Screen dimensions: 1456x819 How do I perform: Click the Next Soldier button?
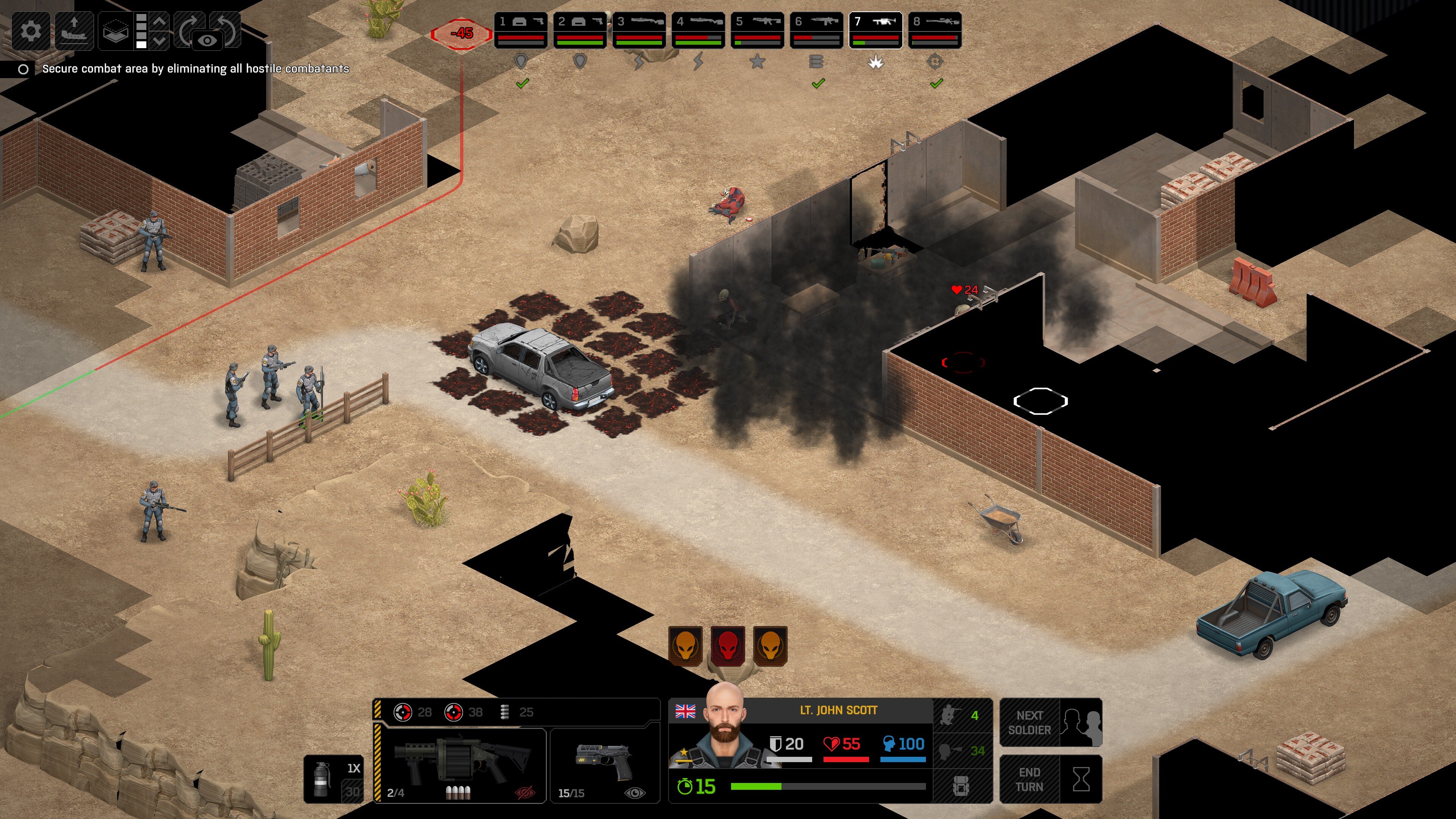tap(1050, 722)
